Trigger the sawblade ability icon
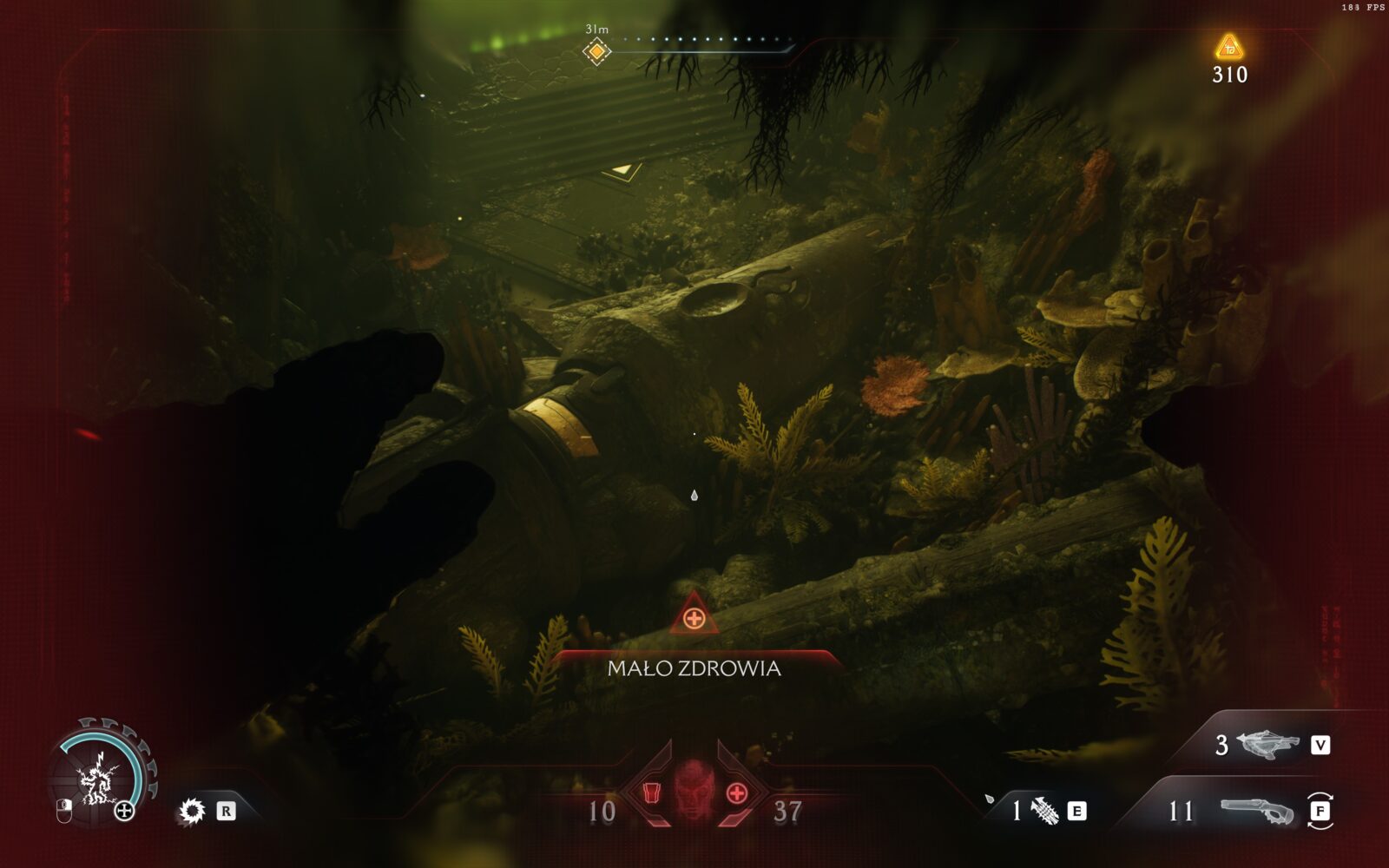Screen dimensions: 1389x868 pyautogui.click(x=191, y=812)
